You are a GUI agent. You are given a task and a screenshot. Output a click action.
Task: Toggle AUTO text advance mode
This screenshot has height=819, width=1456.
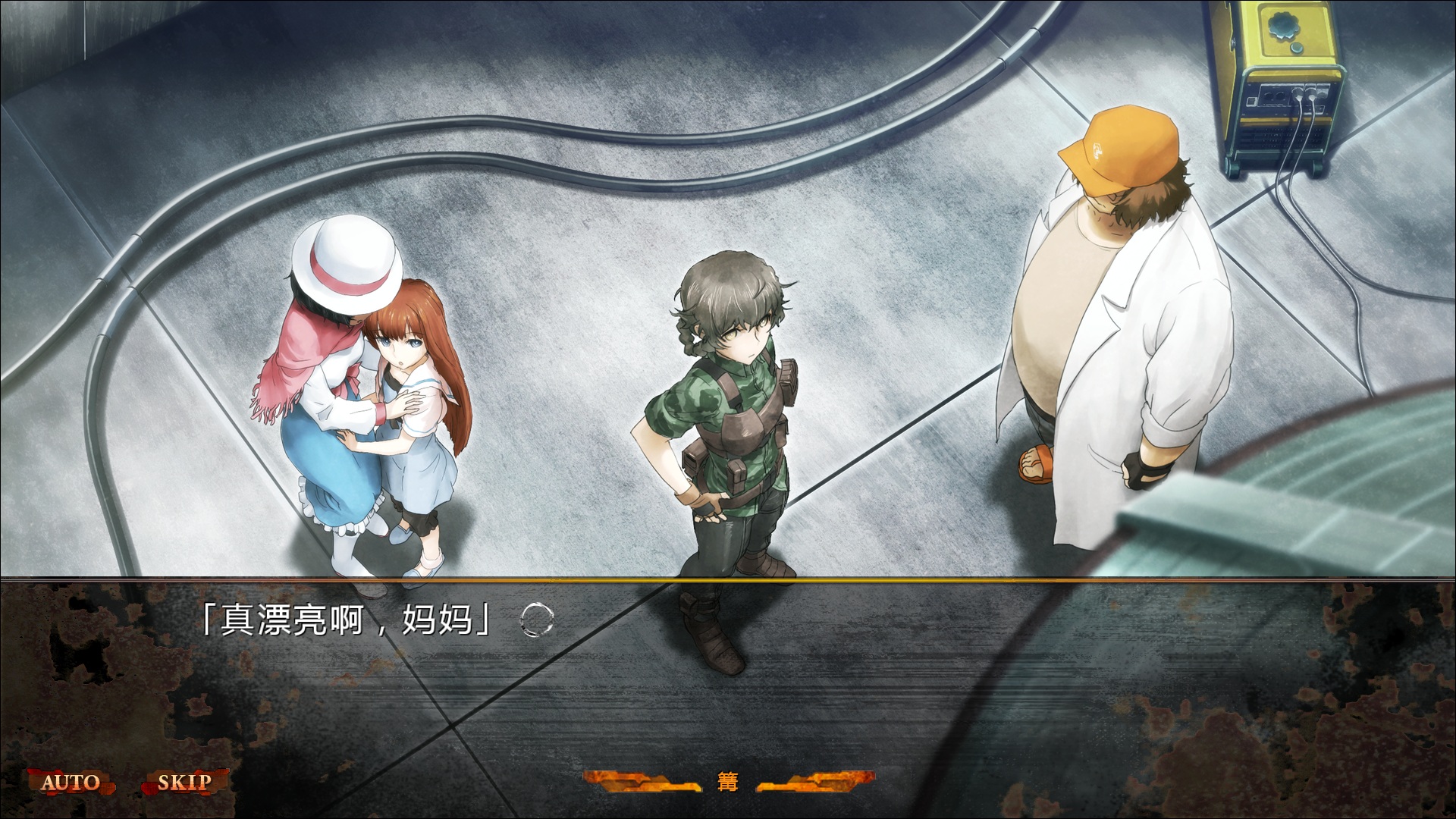click(x=71, y=782)
